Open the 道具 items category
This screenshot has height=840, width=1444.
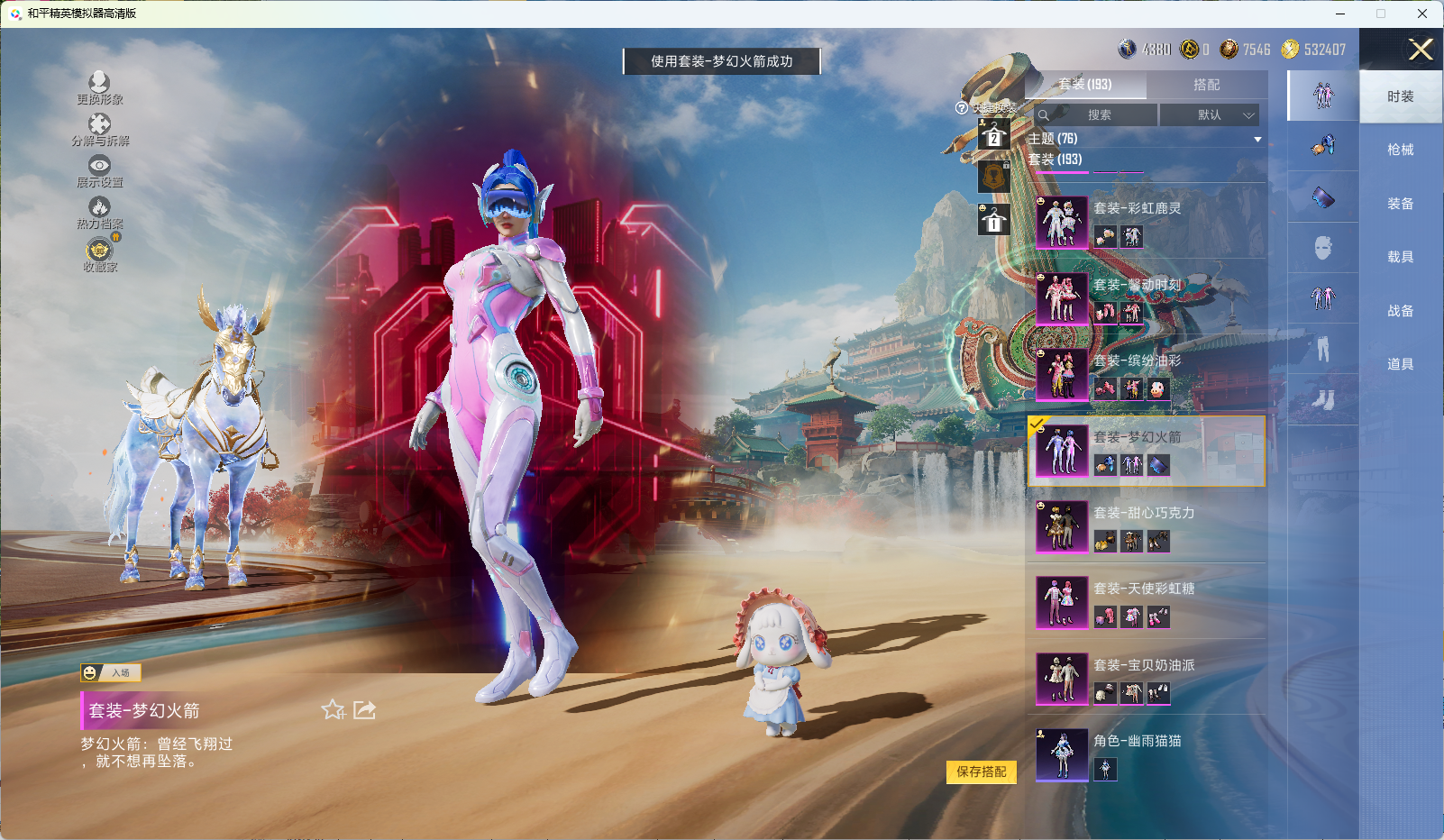pos(1400,364)
